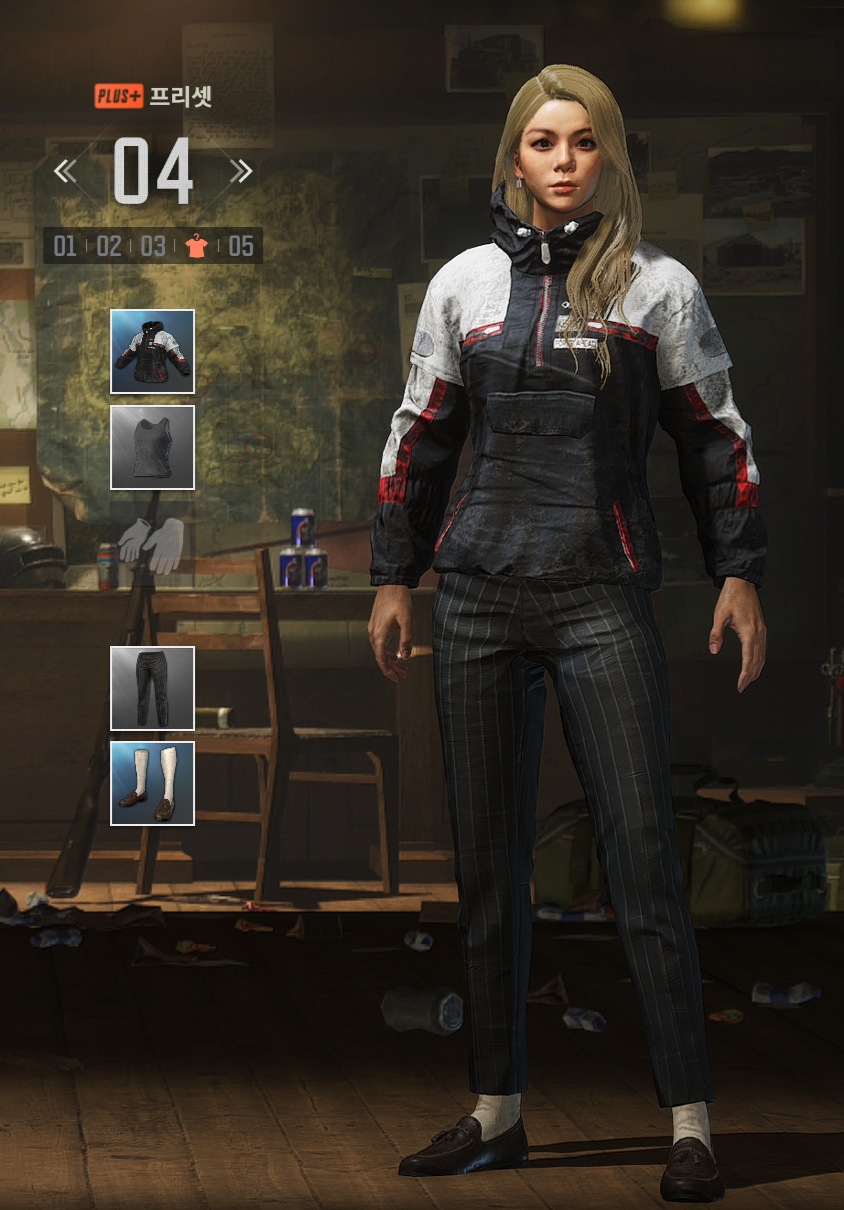Screen dimensions: 844x1210
Task: Switch to preset 02
Action: point(109,246)
